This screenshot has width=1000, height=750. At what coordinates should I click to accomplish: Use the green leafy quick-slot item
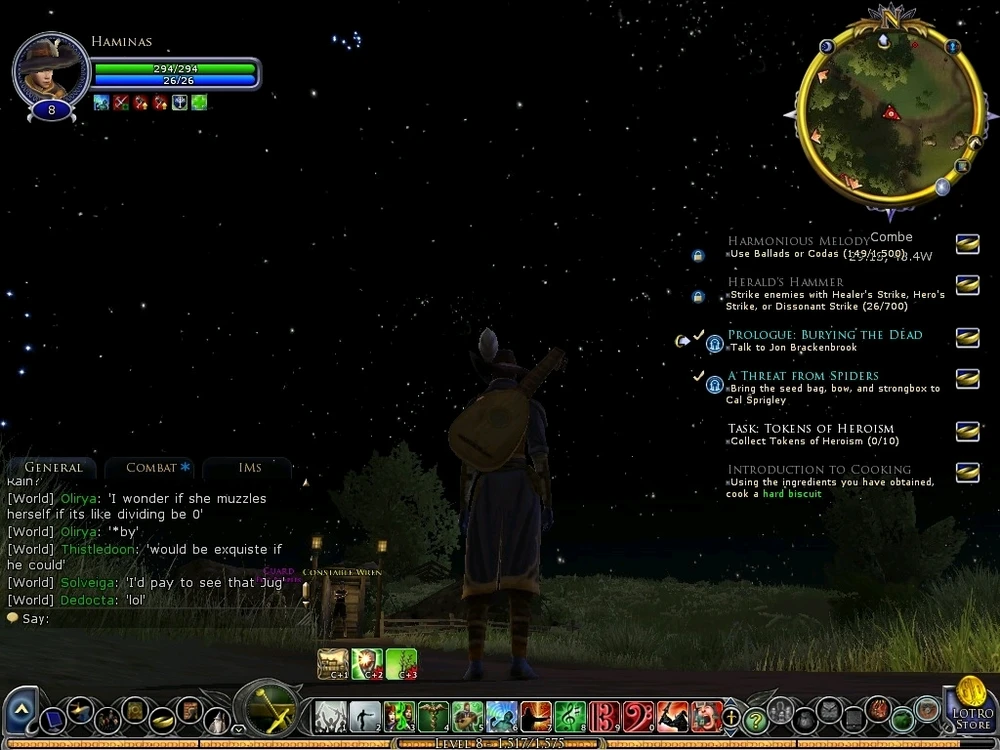pyautogui.click(x=401, y=663)
